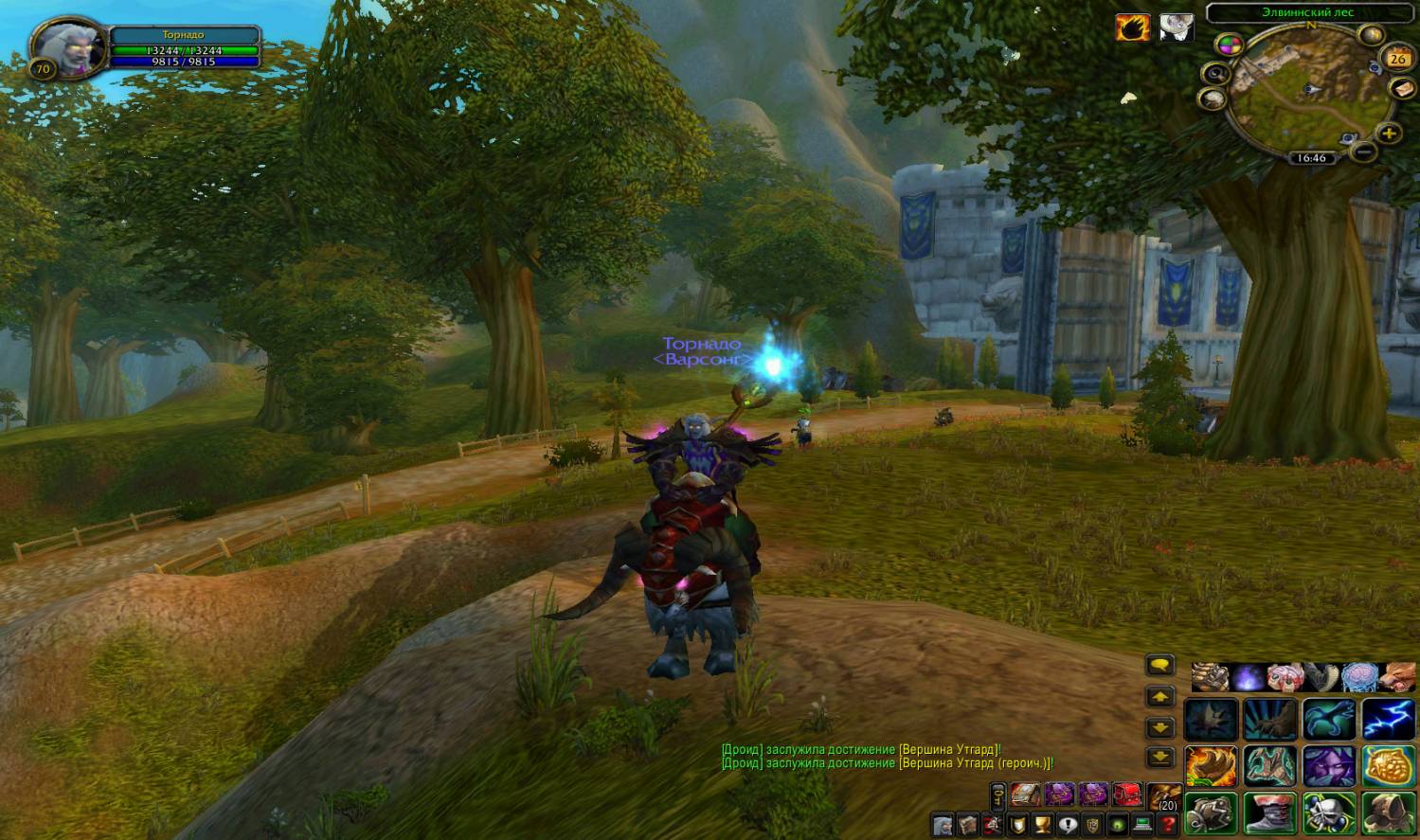Image resolution: width=1420 pixels, height=840 pixels.
Task: Open the game menu computer icon
Action: point(1143,825)
